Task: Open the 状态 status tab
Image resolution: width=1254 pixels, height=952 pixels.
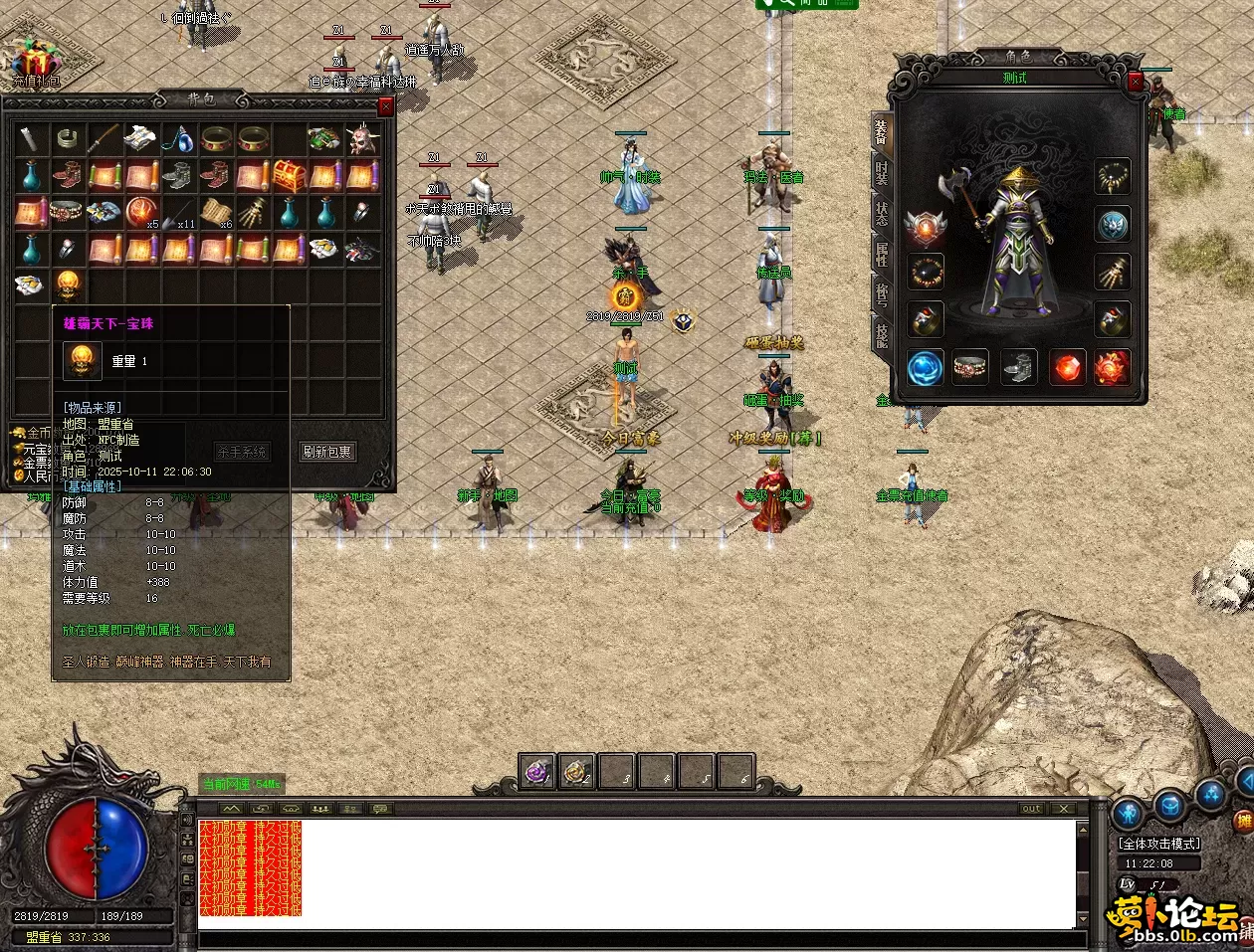Action: tap(882, 213)
